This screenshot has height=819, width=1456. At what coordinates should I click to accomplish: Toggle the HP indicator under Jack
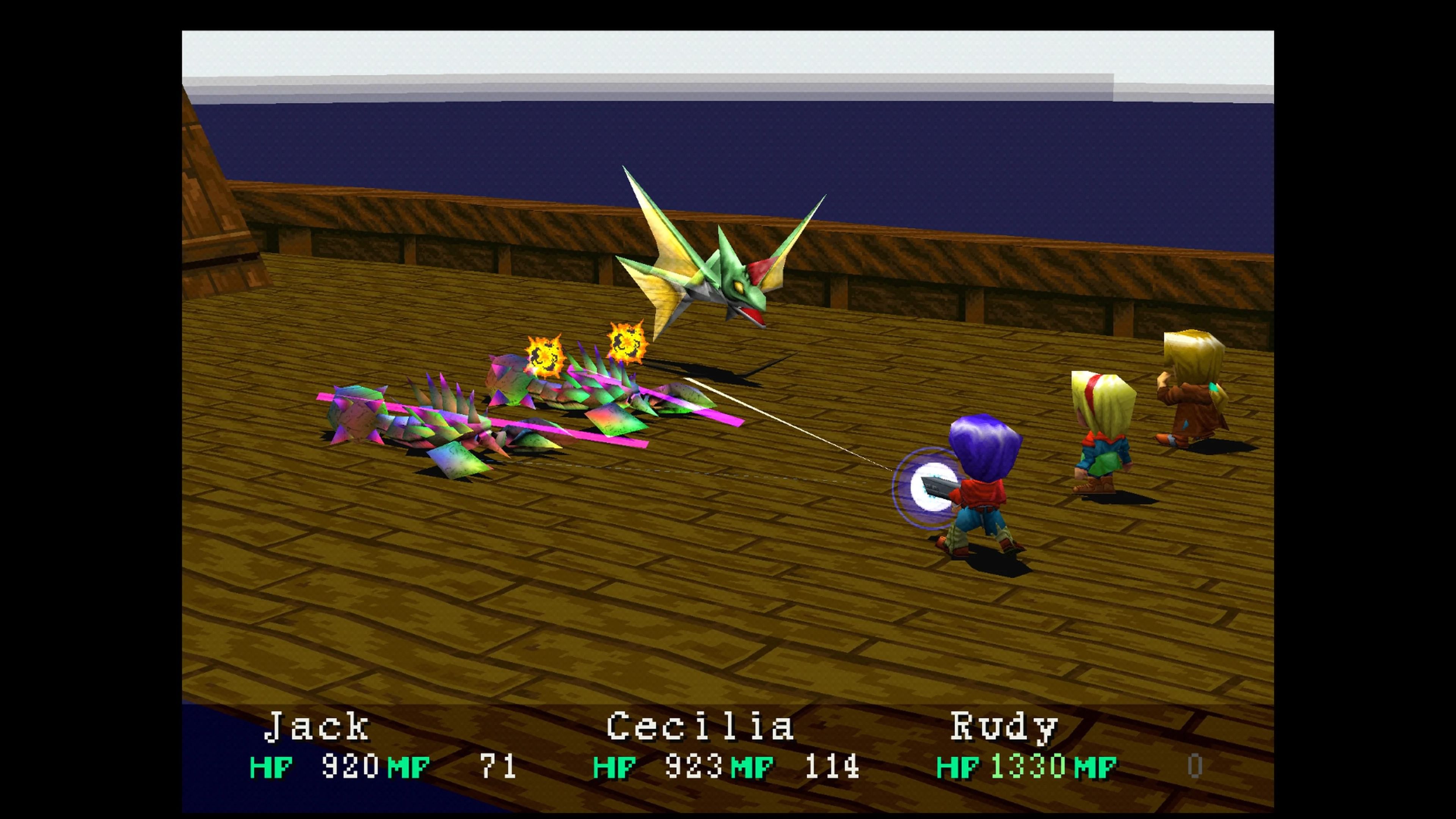(271, 768)
